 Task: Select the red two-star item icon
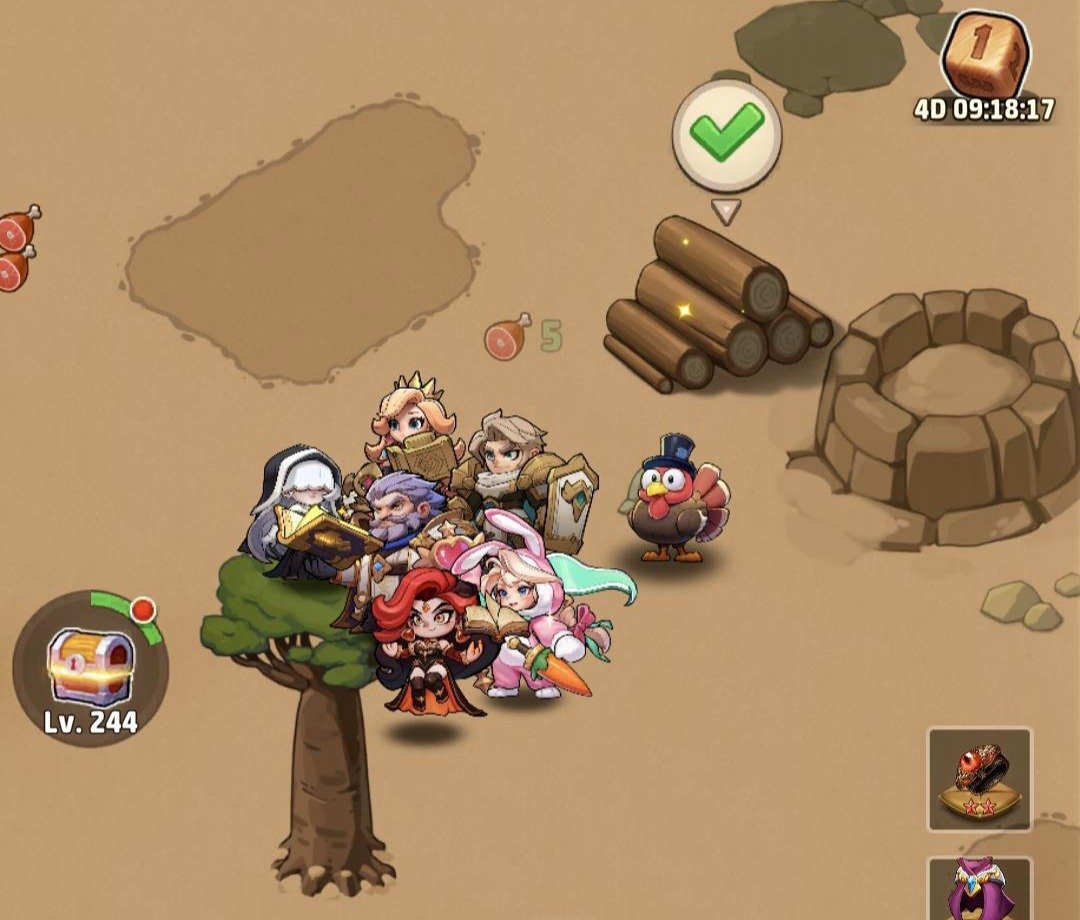[x=979, y=780]
